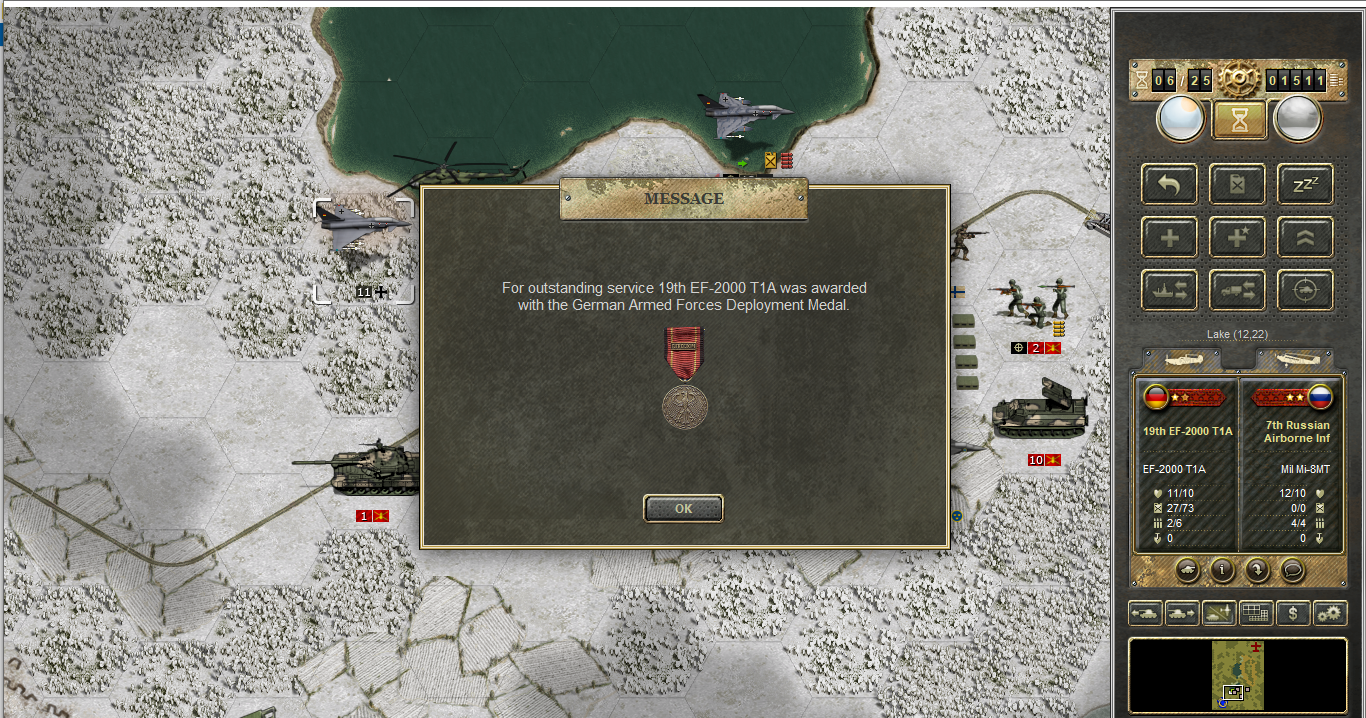The image size is (1366, 718).
Task: Open the unit info button
Action: [x=1221, y=570]
